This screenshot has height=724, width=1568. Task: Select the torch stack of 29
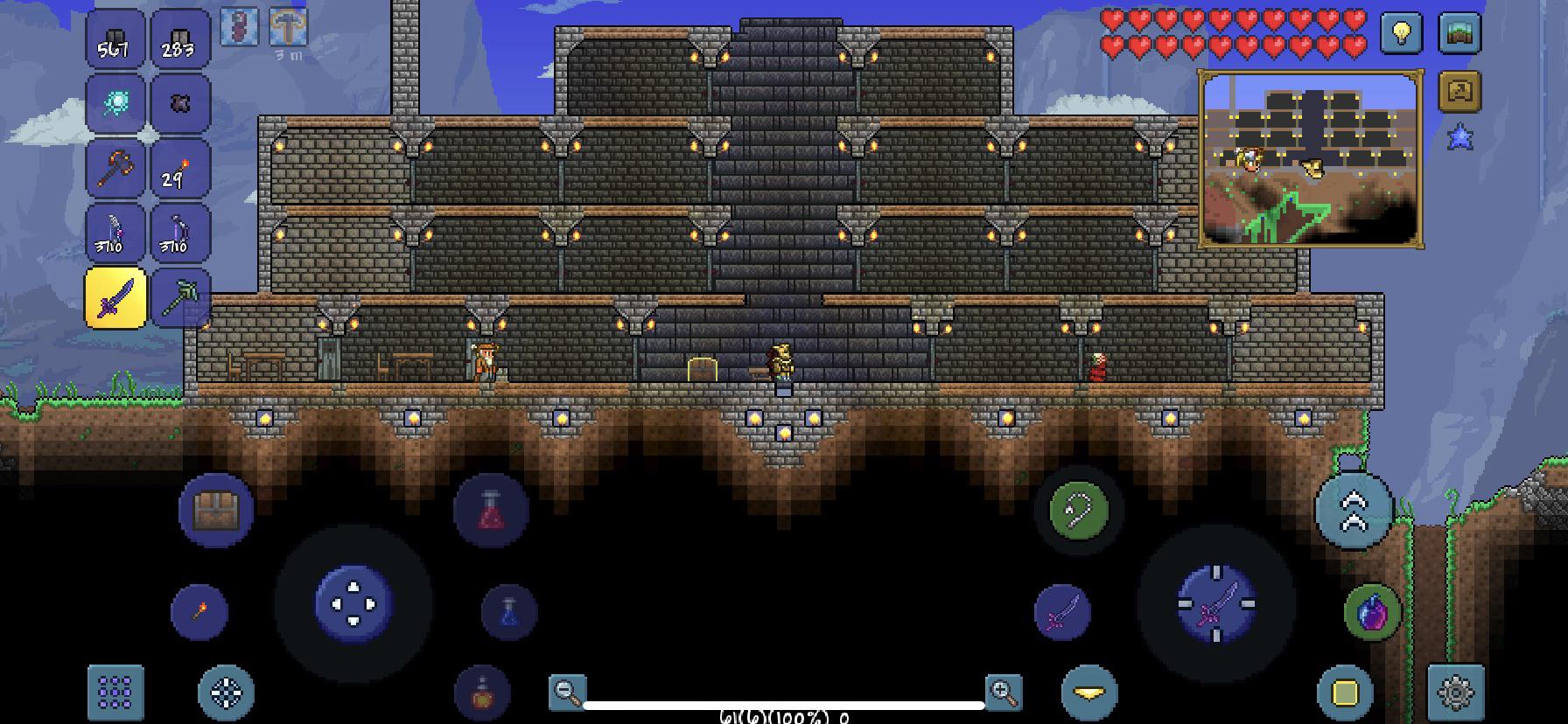pos(179,167)
